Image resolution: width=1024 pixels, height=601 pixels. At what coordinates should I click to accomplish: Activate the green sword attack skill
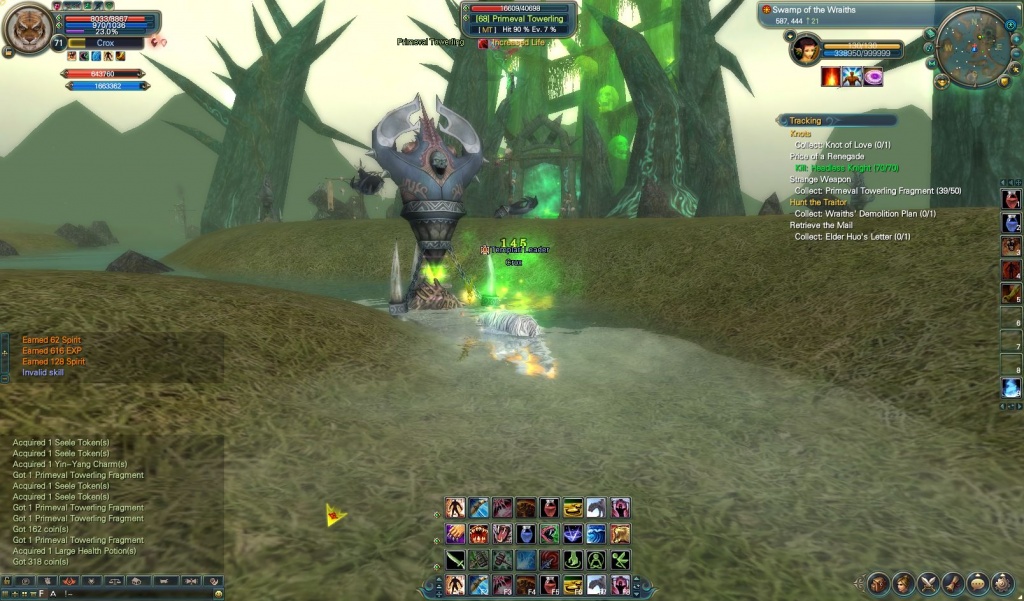pyautogui.click(x=455, y=560)
